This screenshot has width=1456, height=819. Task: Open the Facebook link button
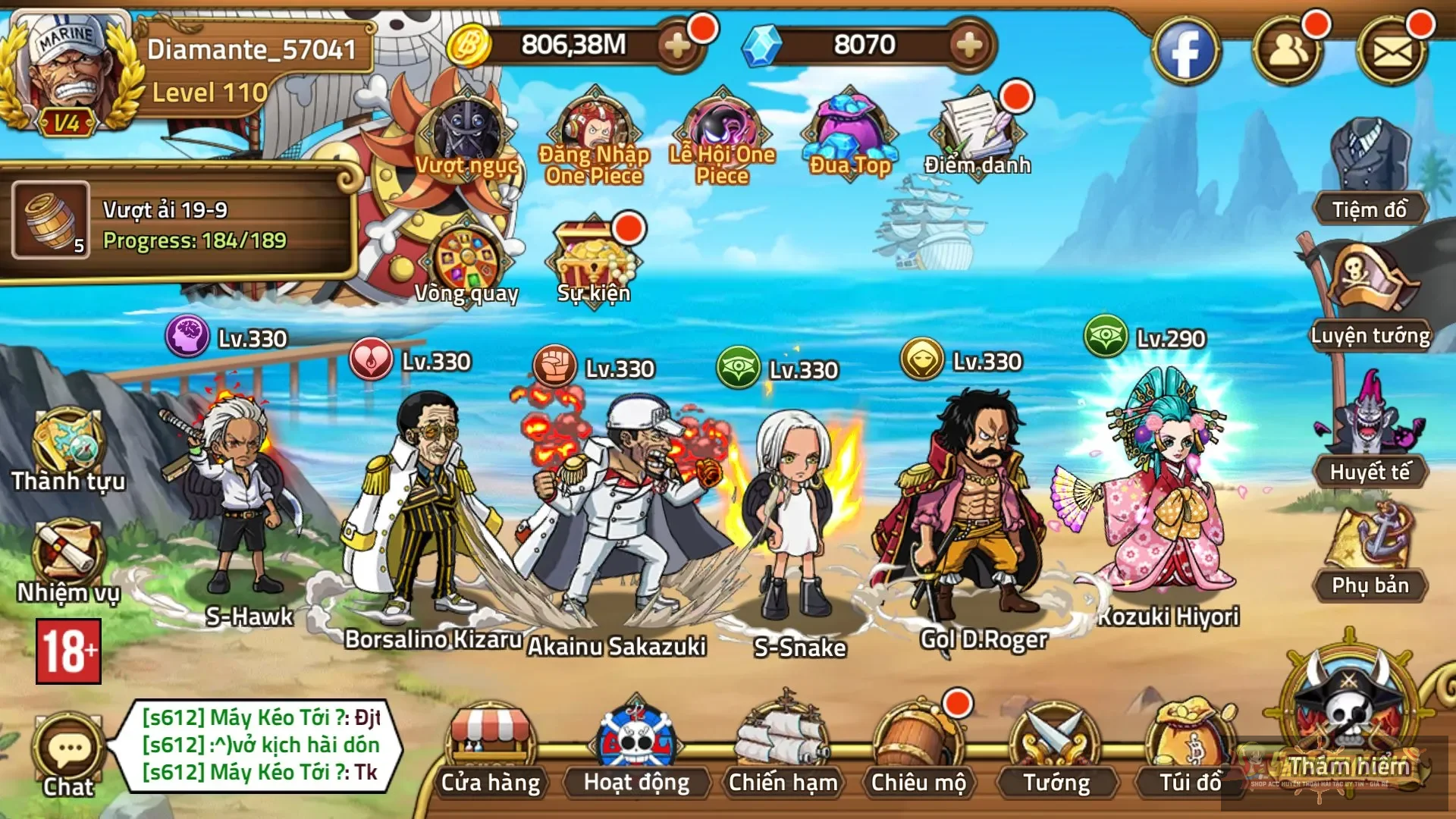1186,52
